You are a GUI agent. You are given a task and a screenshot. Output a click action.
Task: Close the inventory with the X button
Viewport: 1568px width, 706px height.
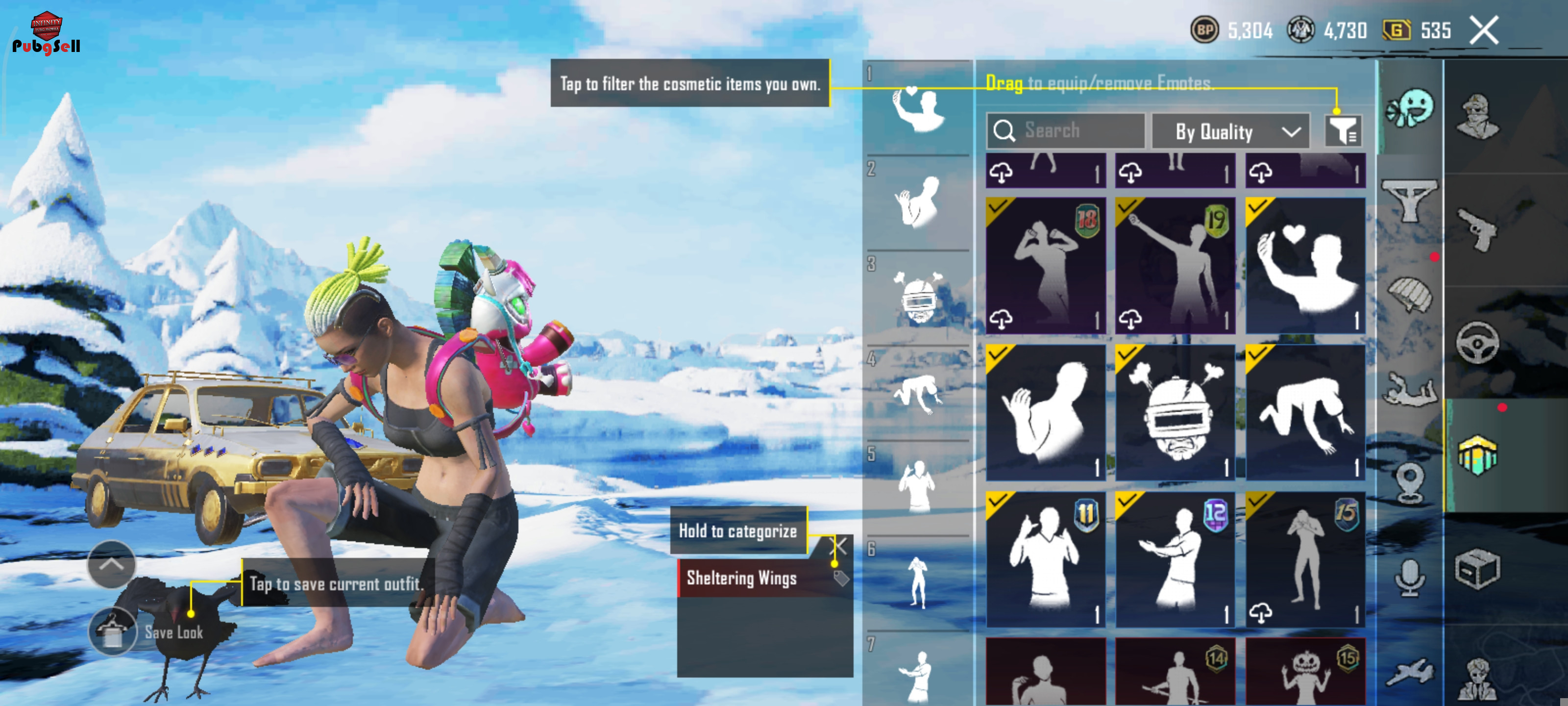[1483, 30]
